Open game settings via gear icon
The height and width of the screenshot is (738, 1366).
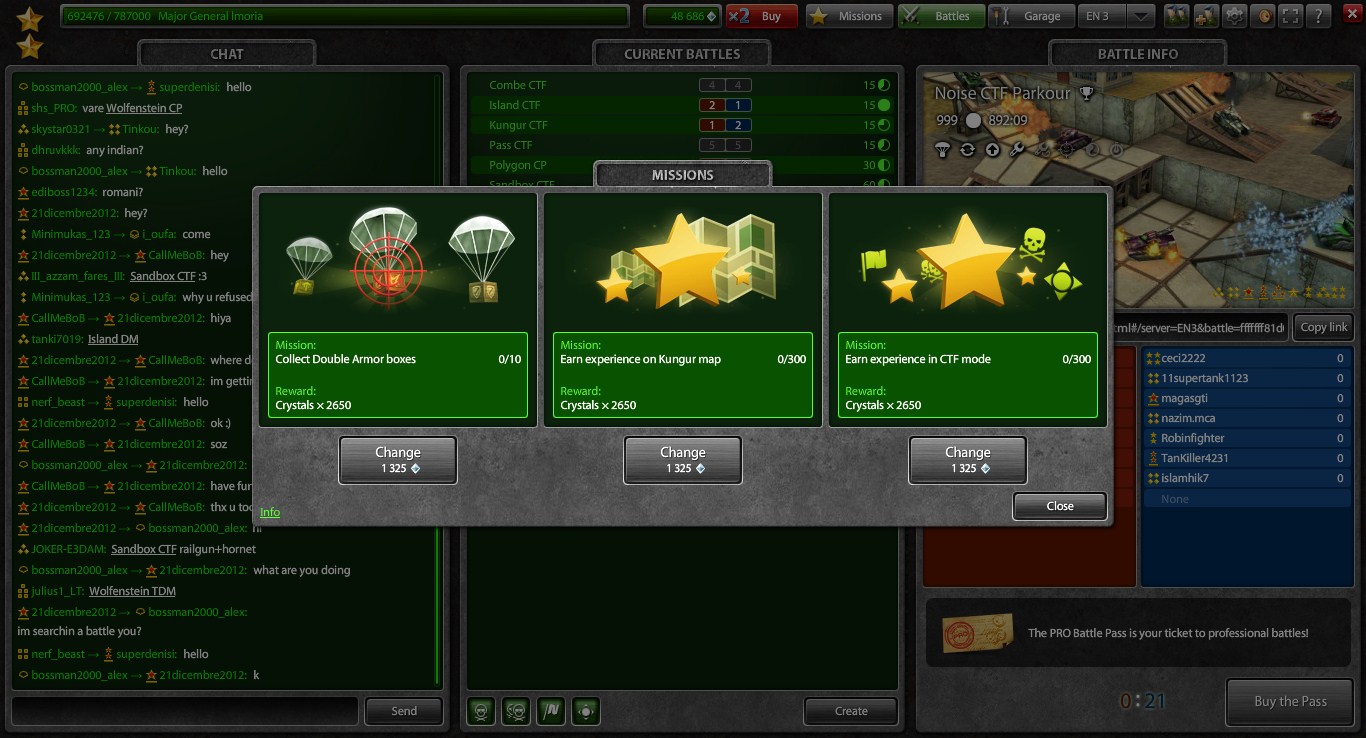coord(1236,16)
